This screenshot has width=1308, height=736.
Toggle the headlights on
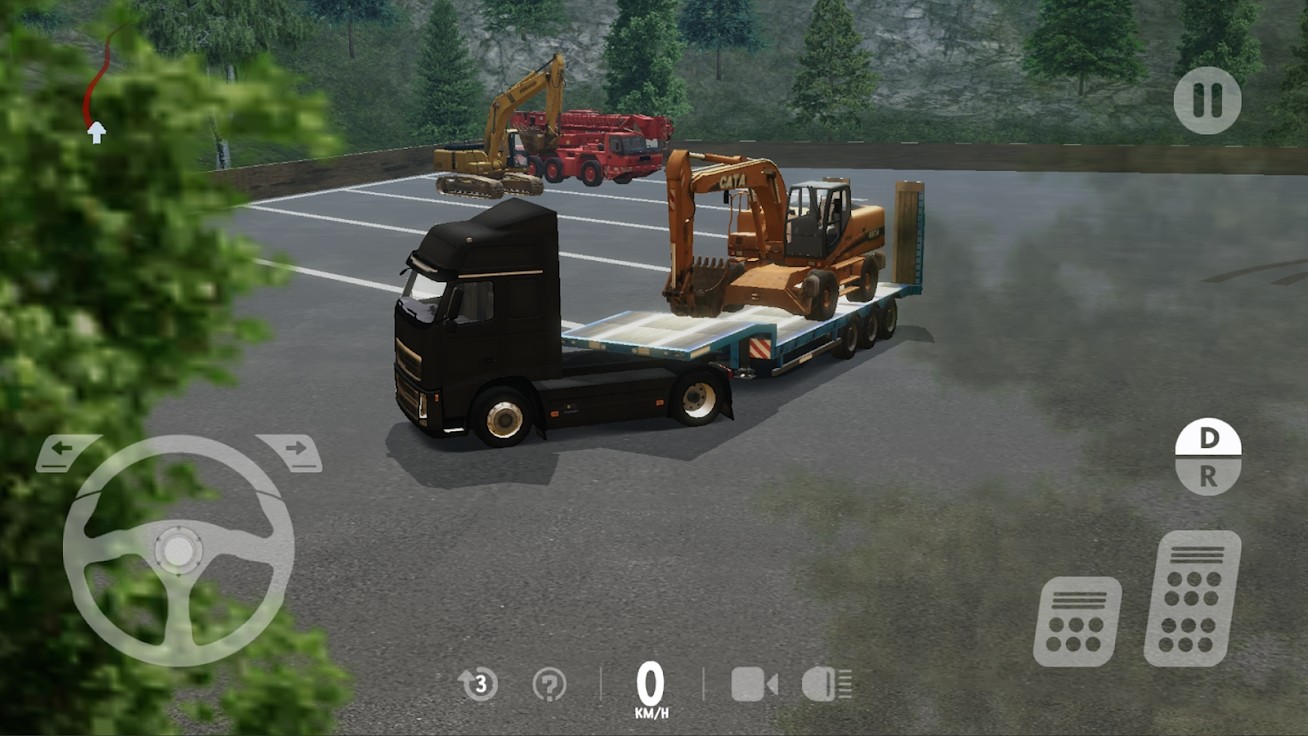click(826, 685)
